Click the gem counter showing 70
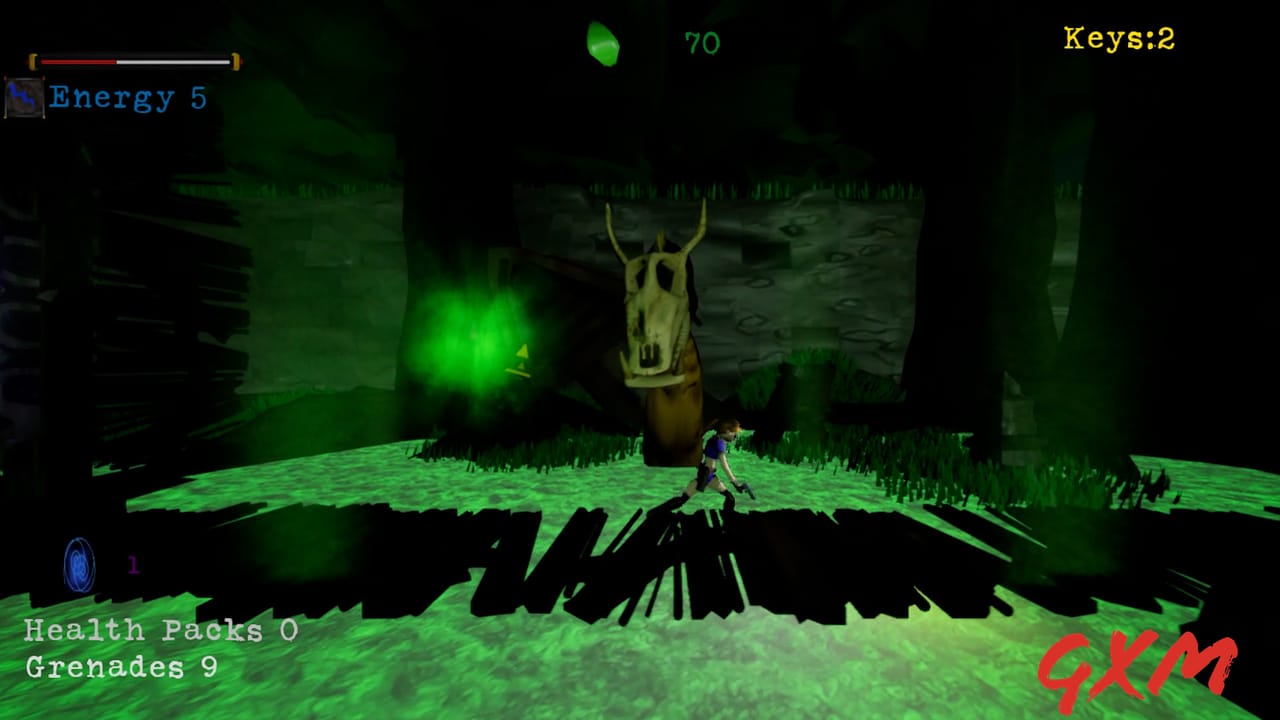 [702, 42]
